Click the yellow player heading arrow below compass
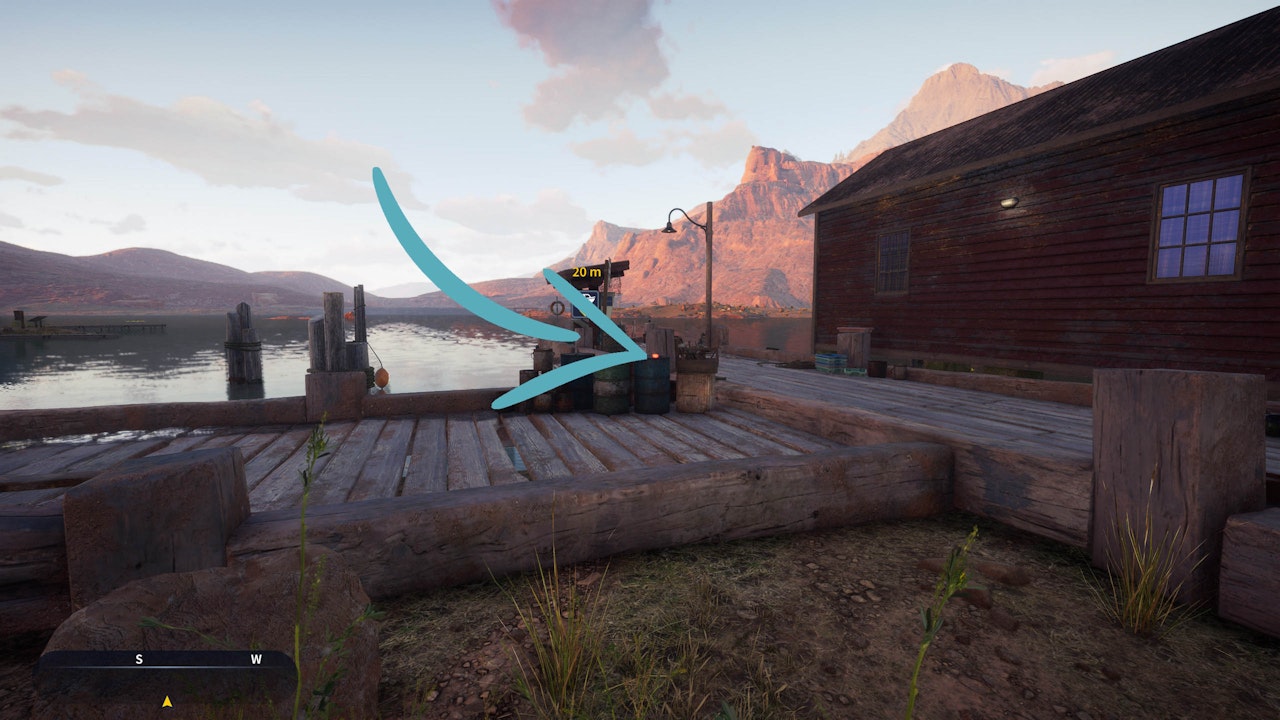 point(167,702)
